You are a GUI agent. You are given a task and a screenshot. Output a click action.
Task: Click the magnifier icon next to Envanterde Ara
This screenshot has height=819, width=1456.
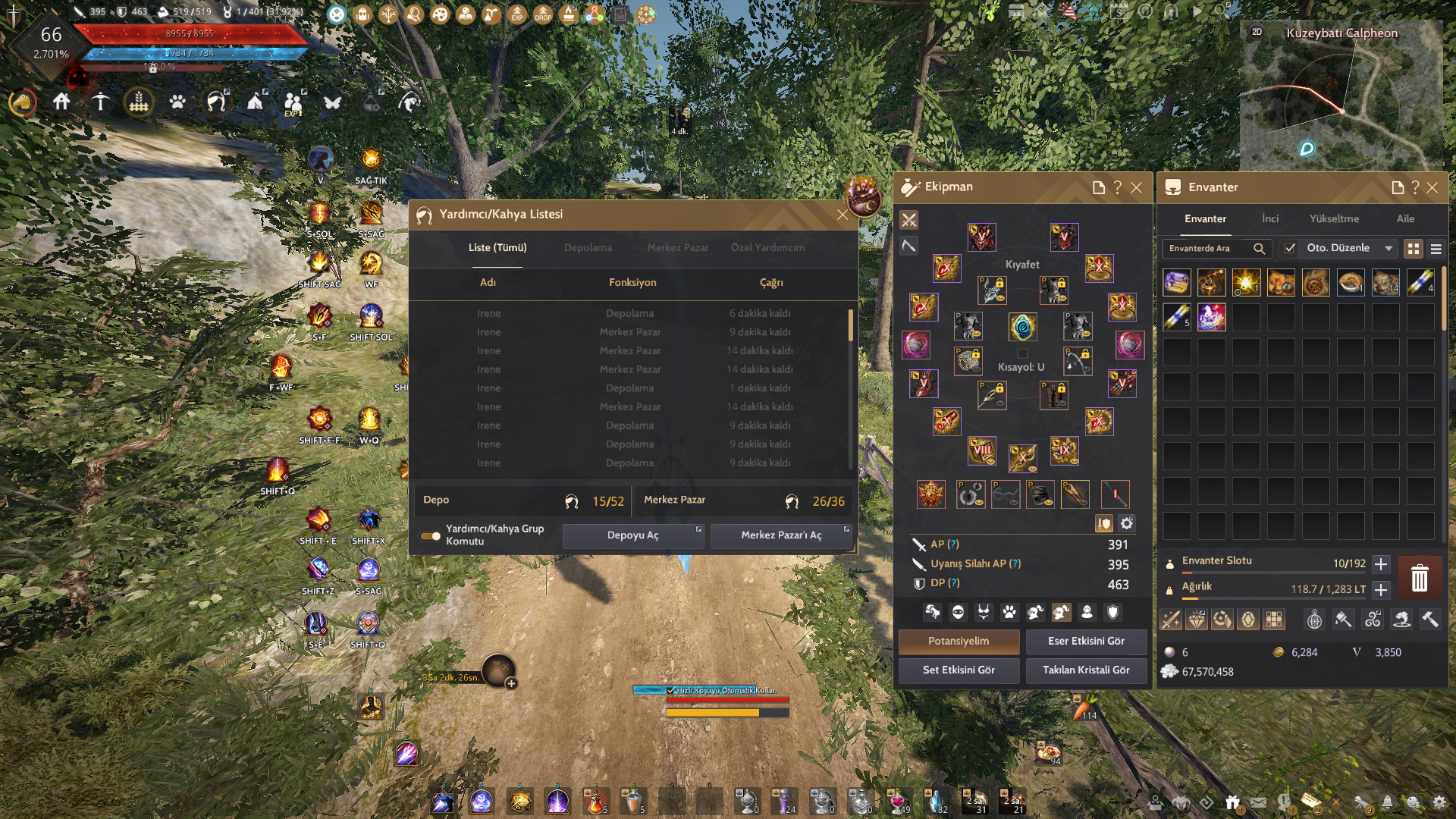tap(1260, 248)
